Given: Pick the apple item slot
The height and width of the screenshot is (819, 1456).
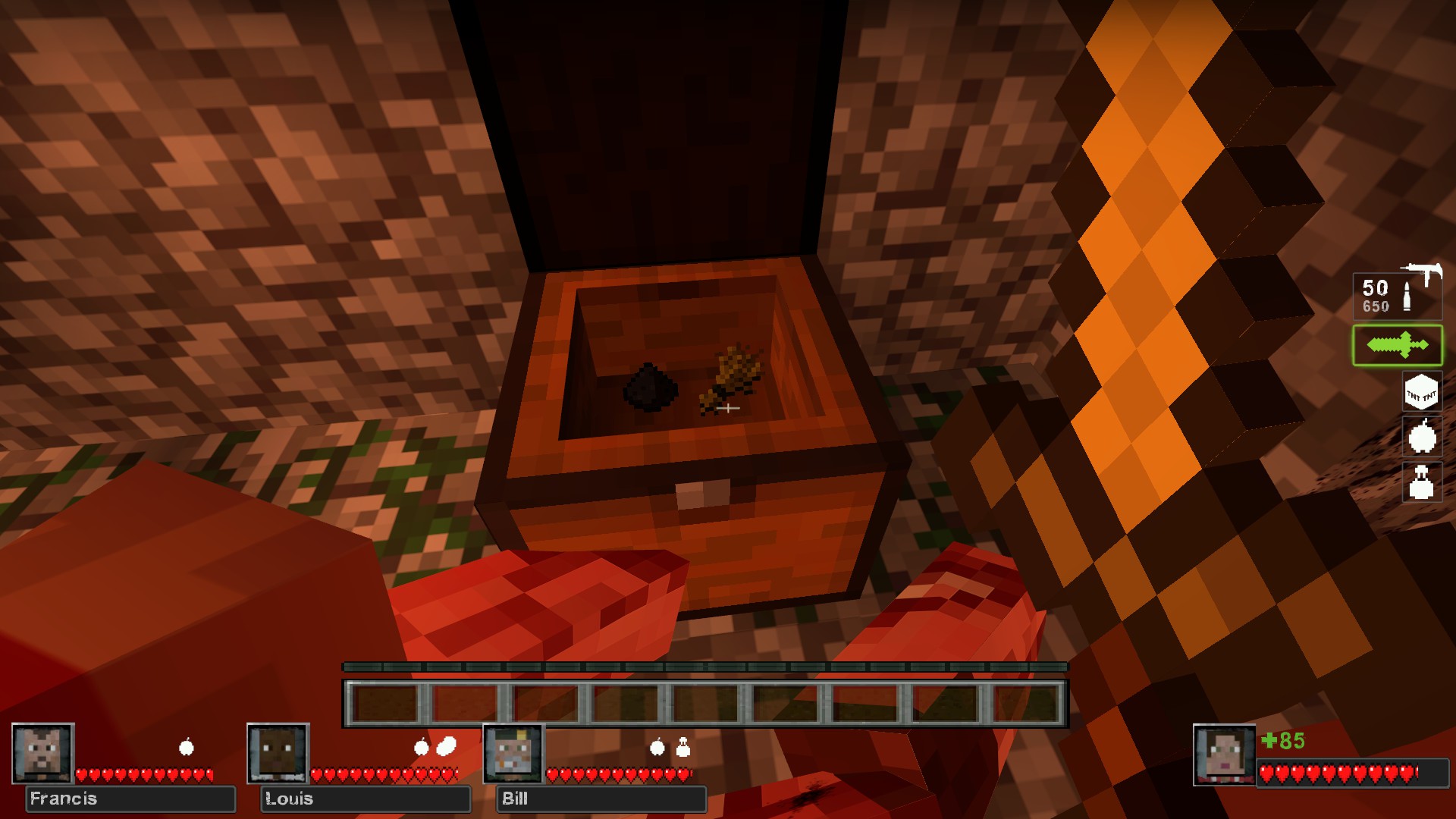Looking at the screenshot, I should coord(1421,438).
